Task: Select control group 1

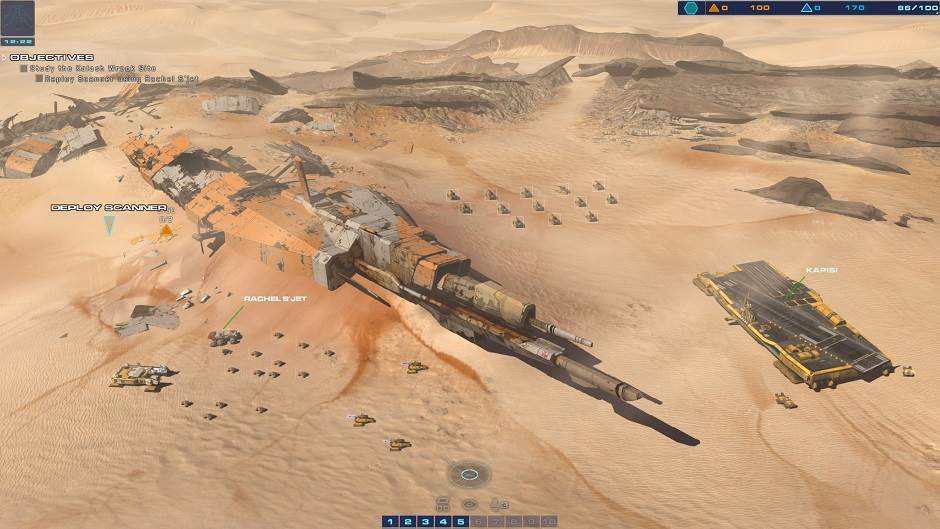Action: [x=391, y=521]
